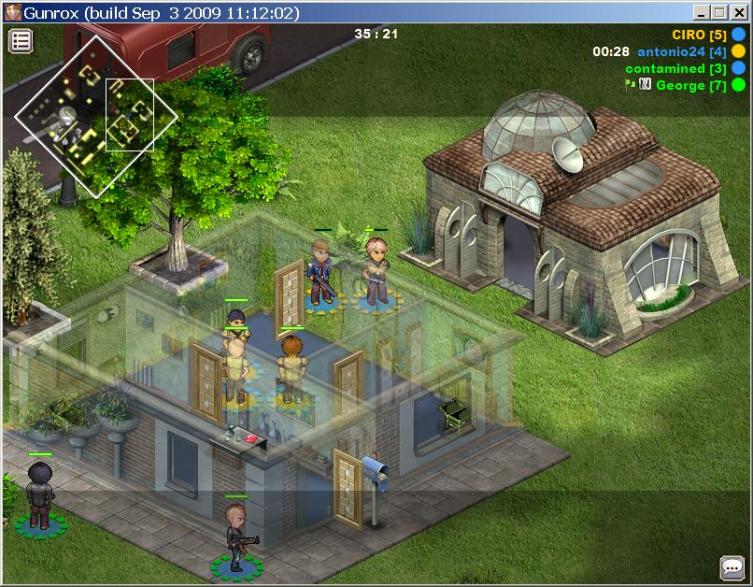Open the chat speech bubble

(x=731, y=567)
